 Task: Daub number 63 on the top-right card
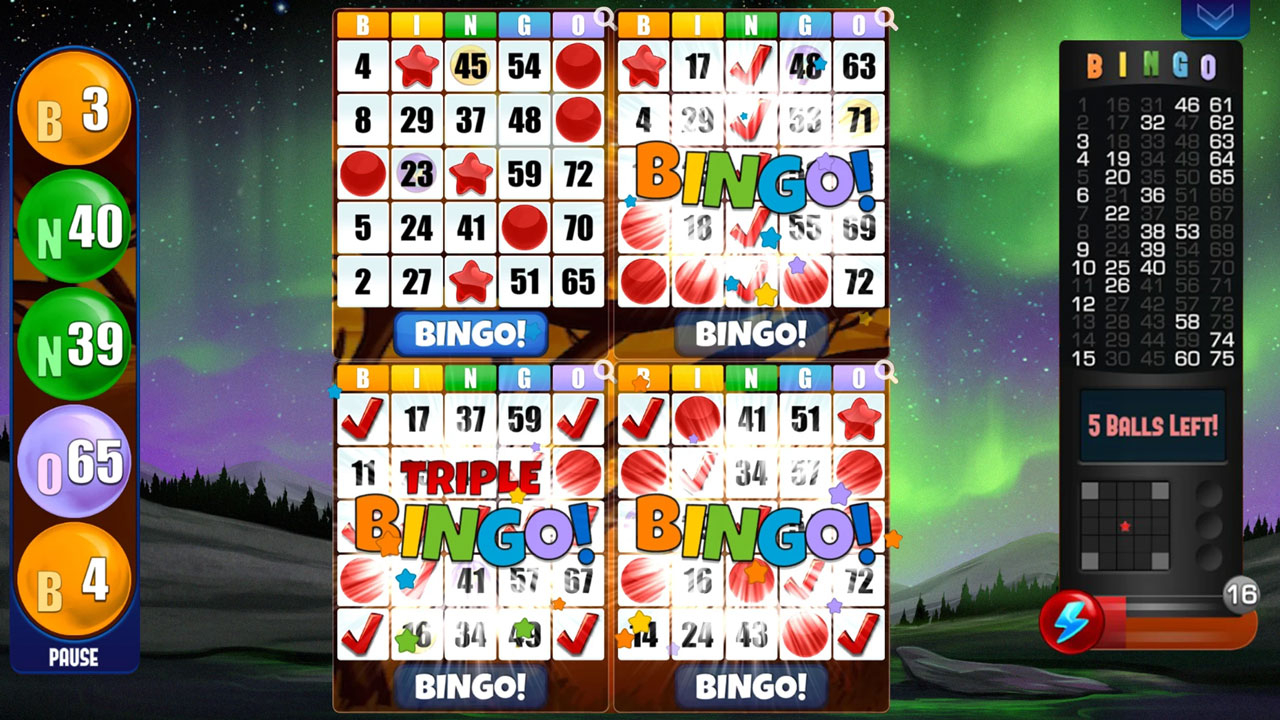858,67
